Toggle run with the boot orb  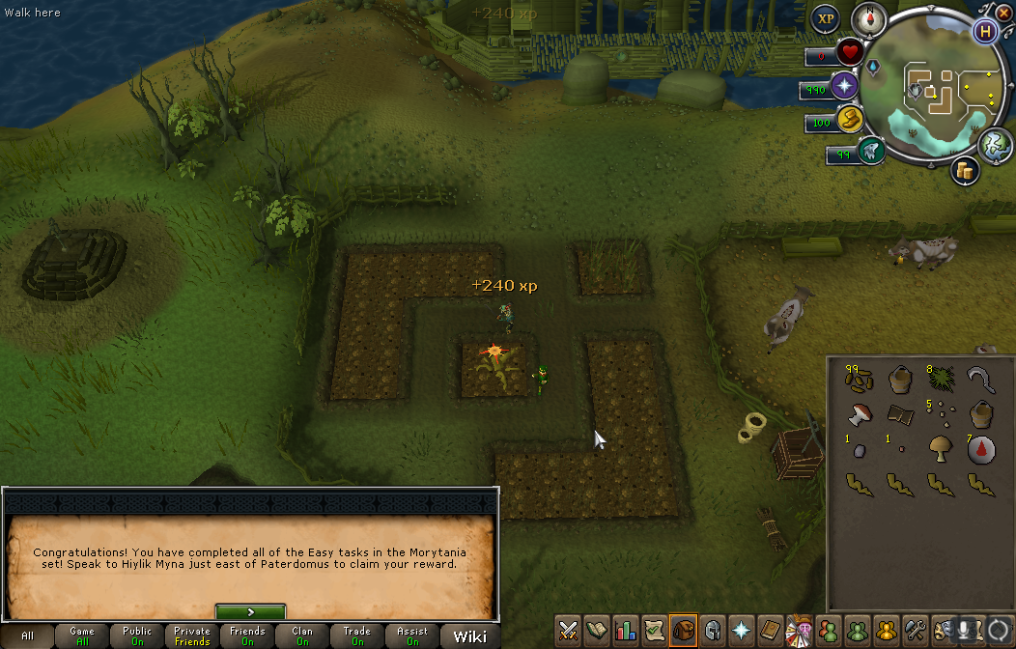(x=849, y=120)
